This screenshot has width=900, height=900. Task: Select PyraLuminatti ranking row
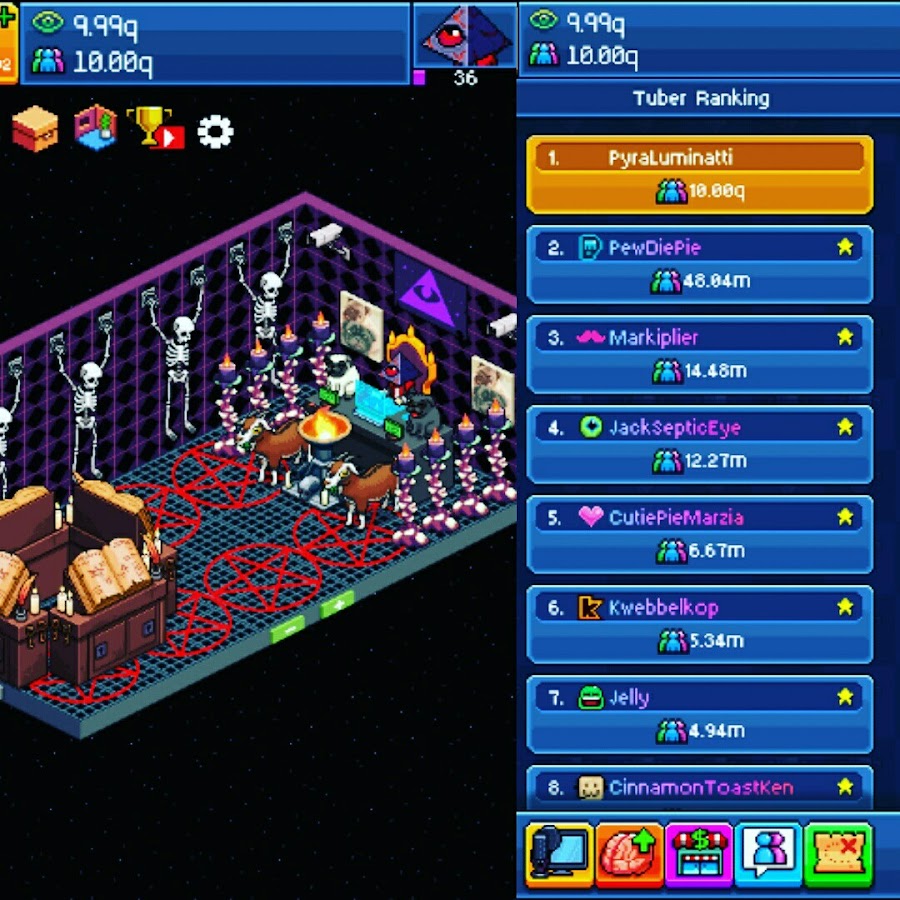(699, 174)
